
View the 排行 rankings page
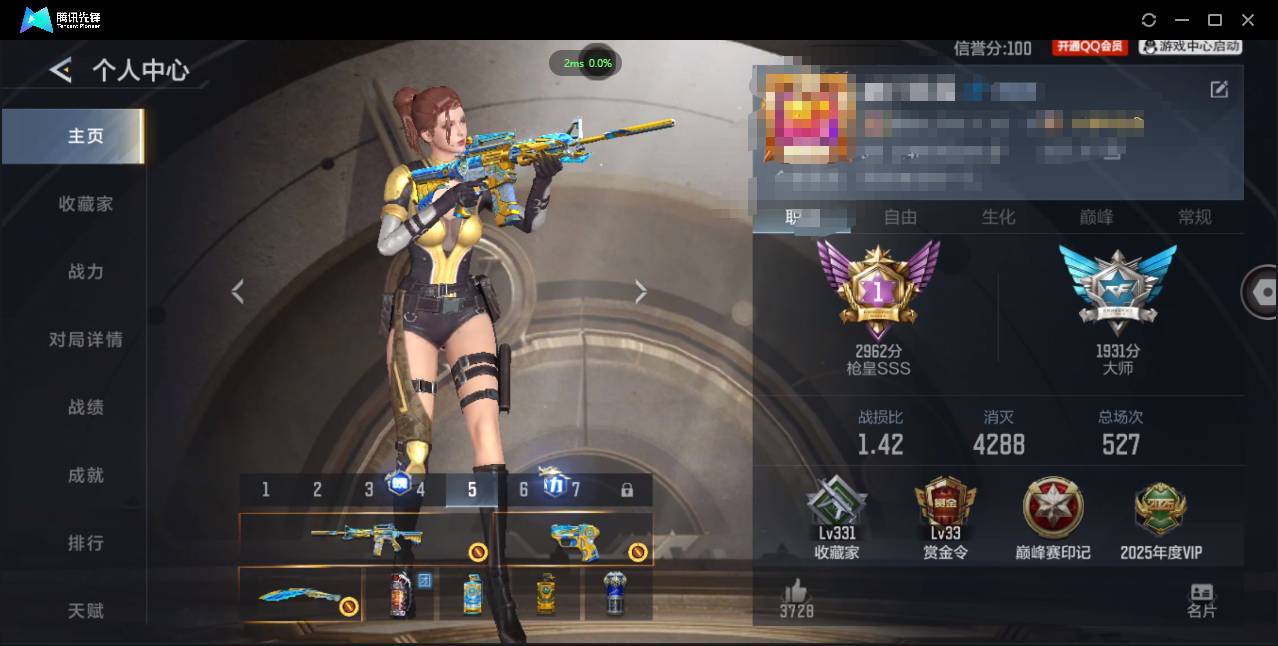coord(86,543)
